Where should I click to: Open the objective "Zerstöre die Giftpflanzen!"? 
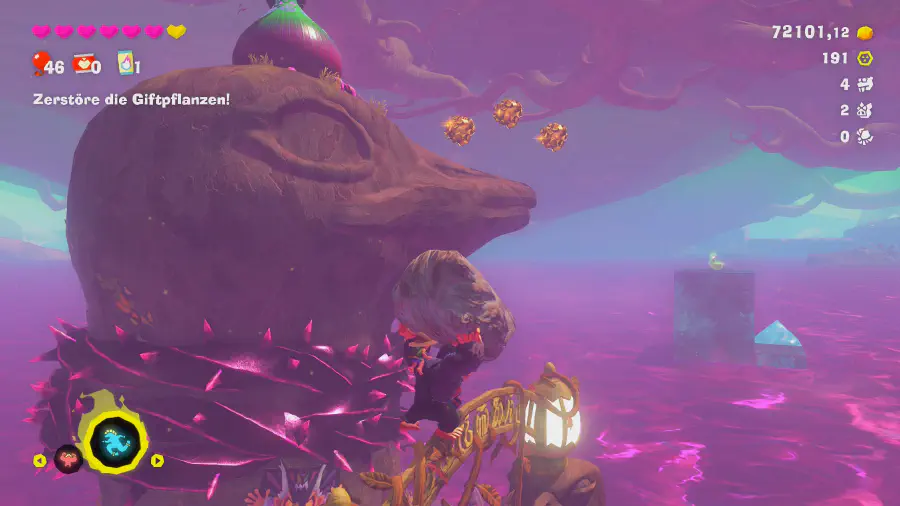pyautogui.click(x=129, y=99)
